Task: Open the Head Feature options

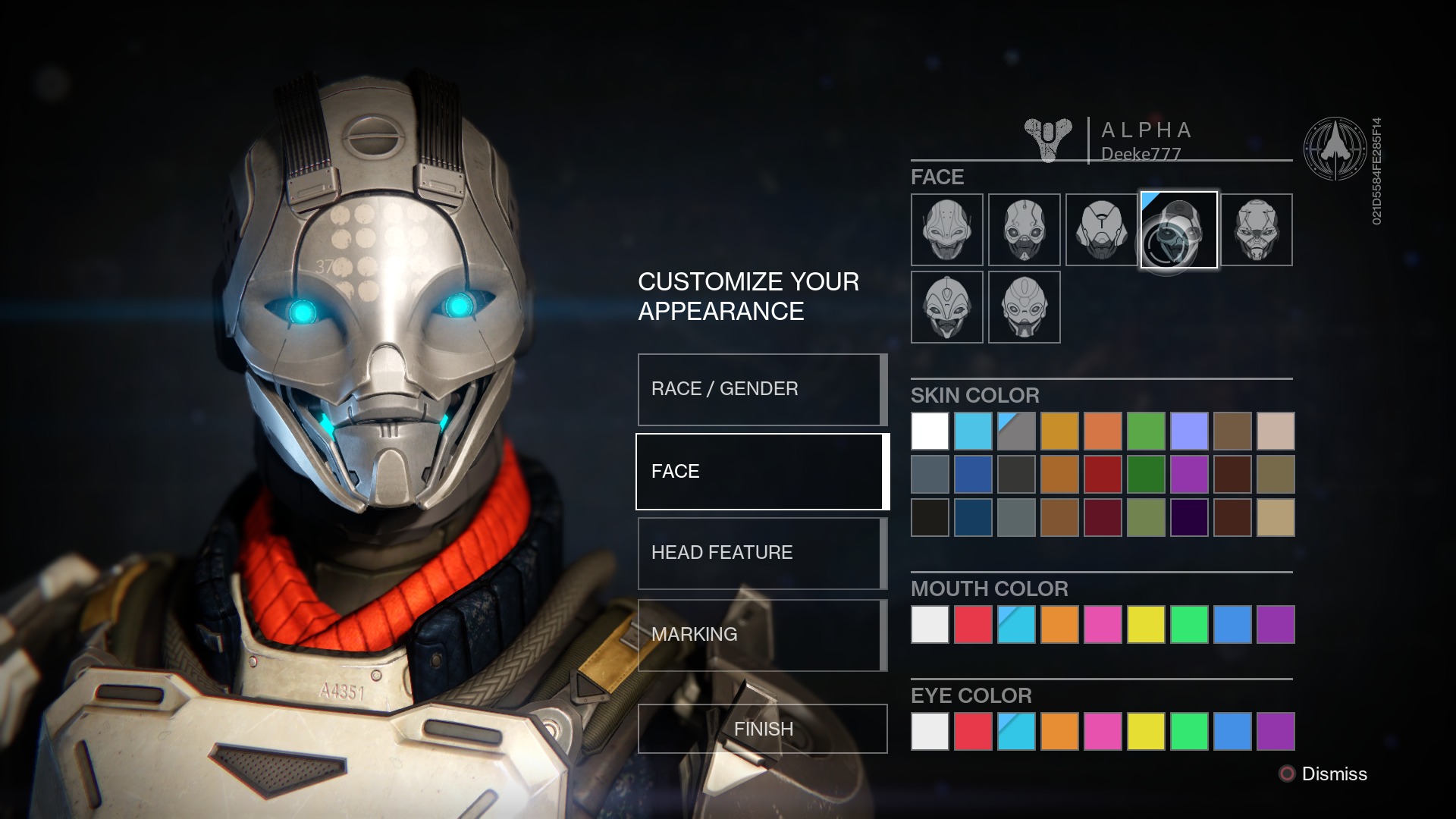Action: [761, 553]
